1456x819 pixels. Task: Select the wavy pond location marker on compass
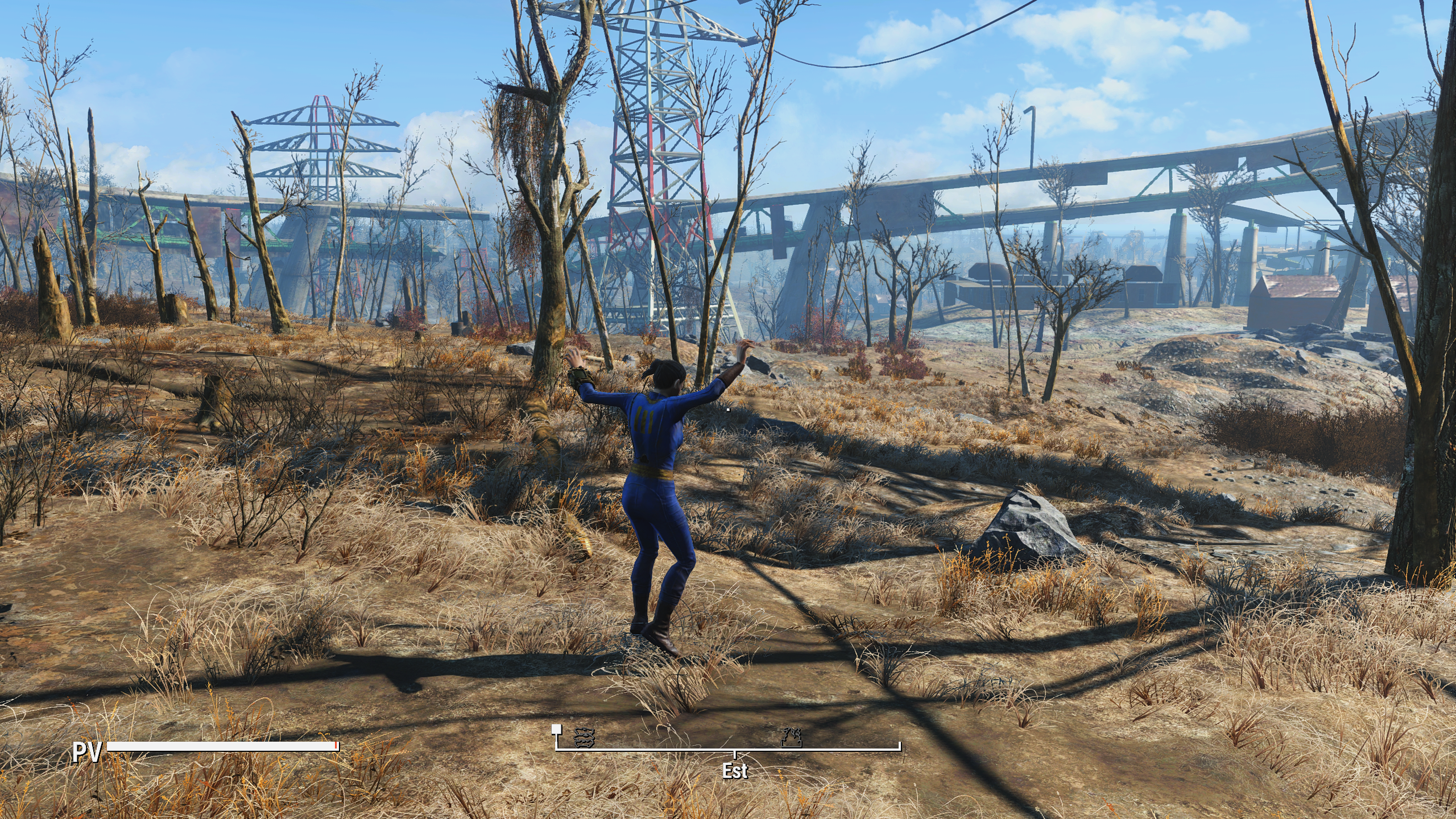(x=584, y=738)
